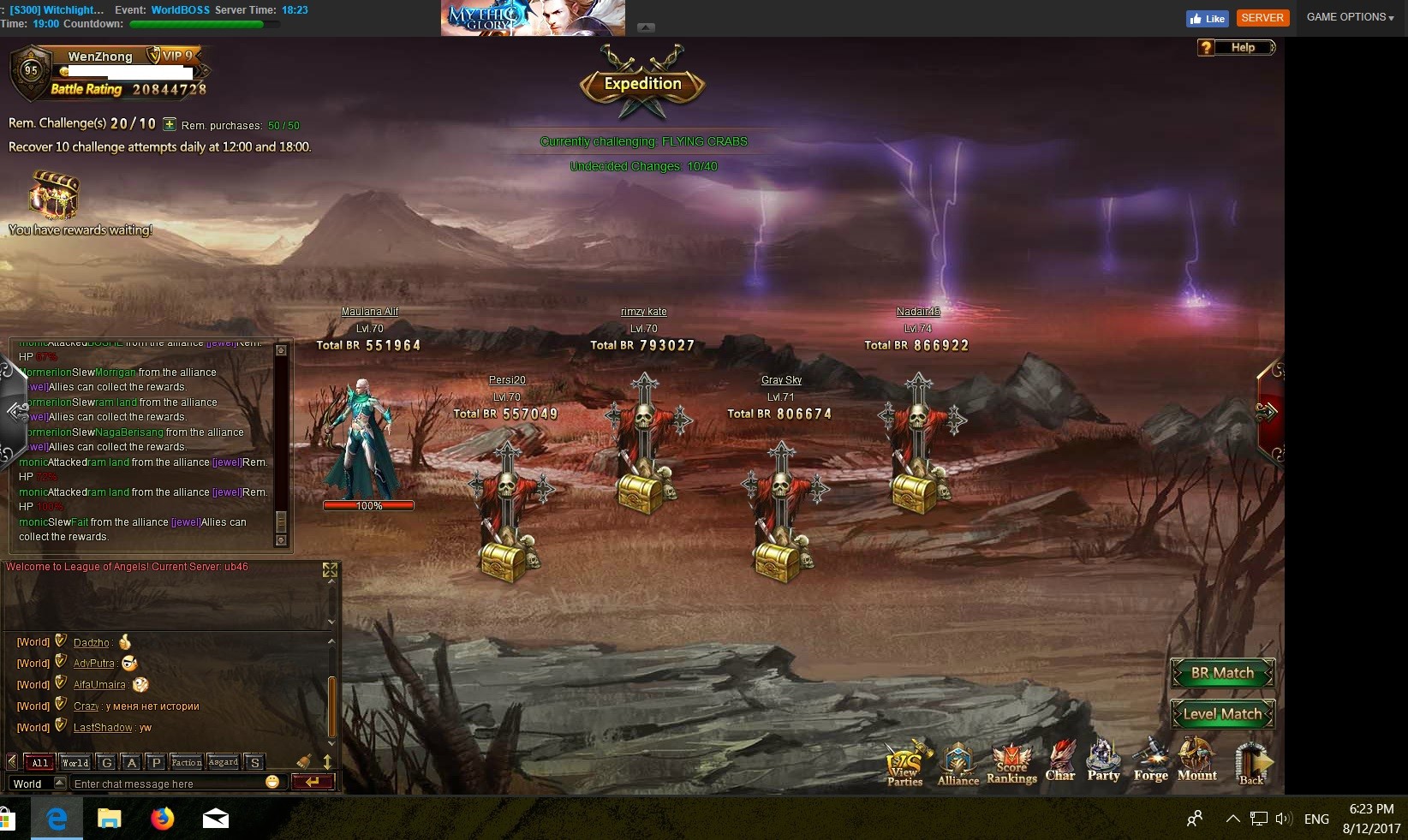The height and width of the screenshot is (840, 1408).
Task: Collect the waiting rewards chest
Action: (x=54, y=195)
